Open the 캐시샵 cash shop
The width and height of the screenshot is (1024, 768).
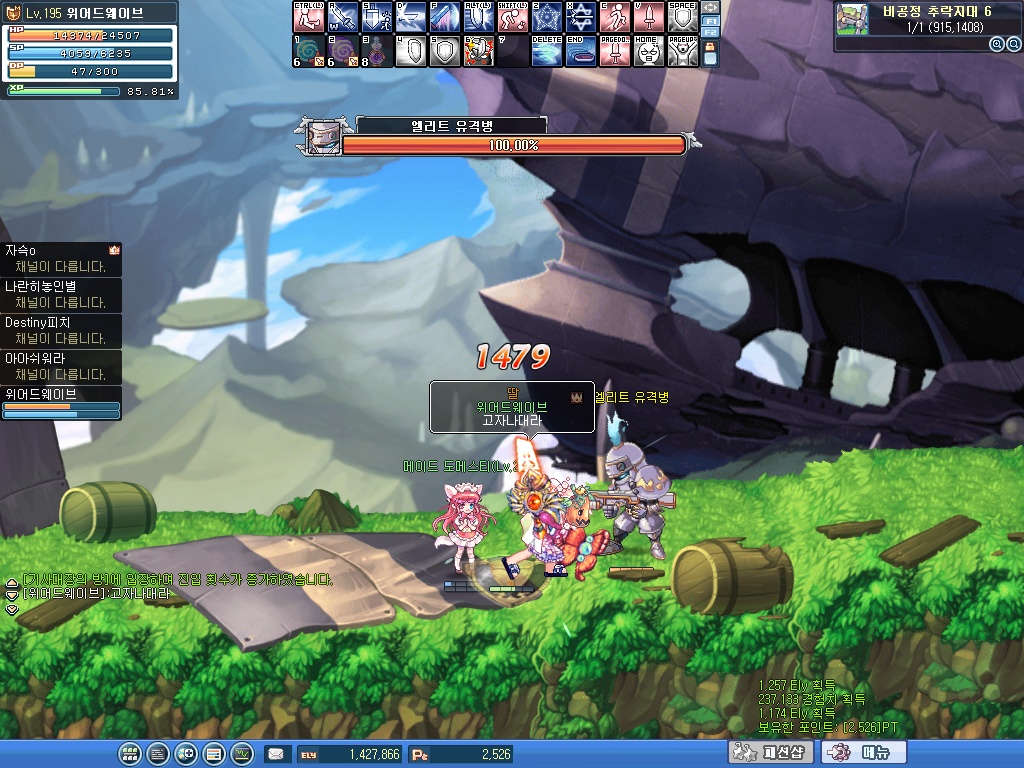(x=769, y=753)
